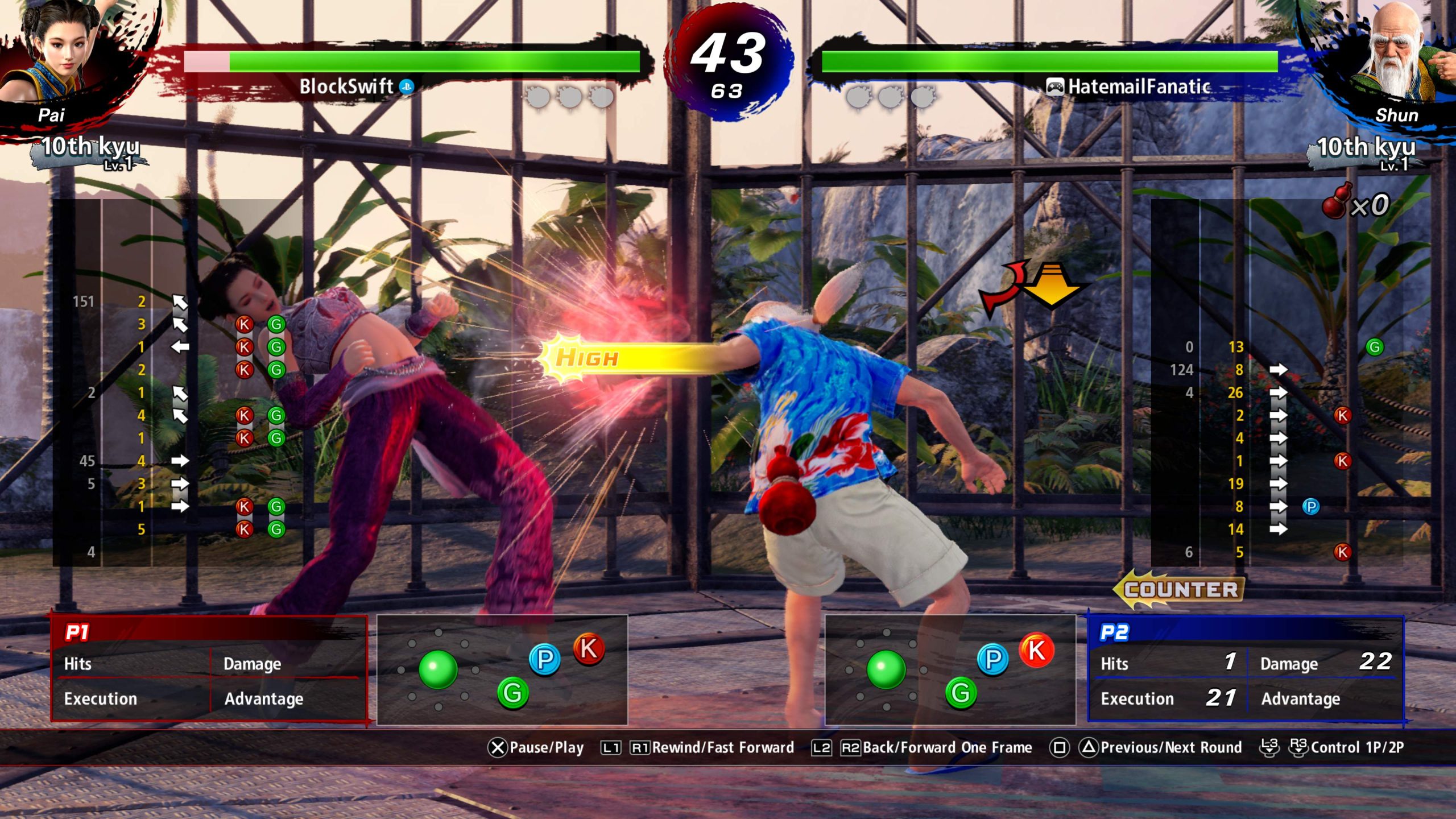1456x819 pixels.
Task: Open the P2 frame data panel
Action: (1246, 669)
